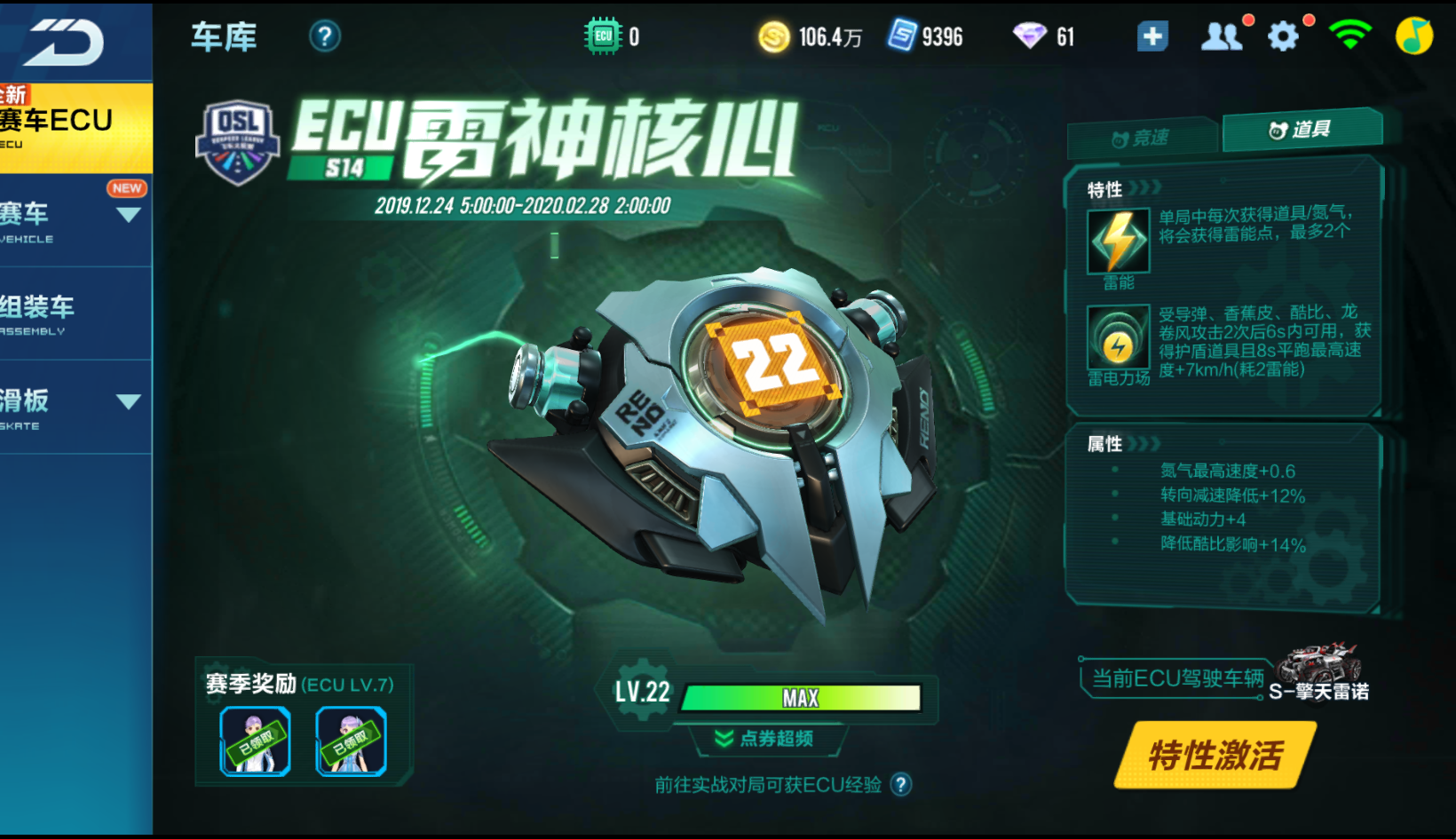Switch to the 竞速 tab

1141,136
